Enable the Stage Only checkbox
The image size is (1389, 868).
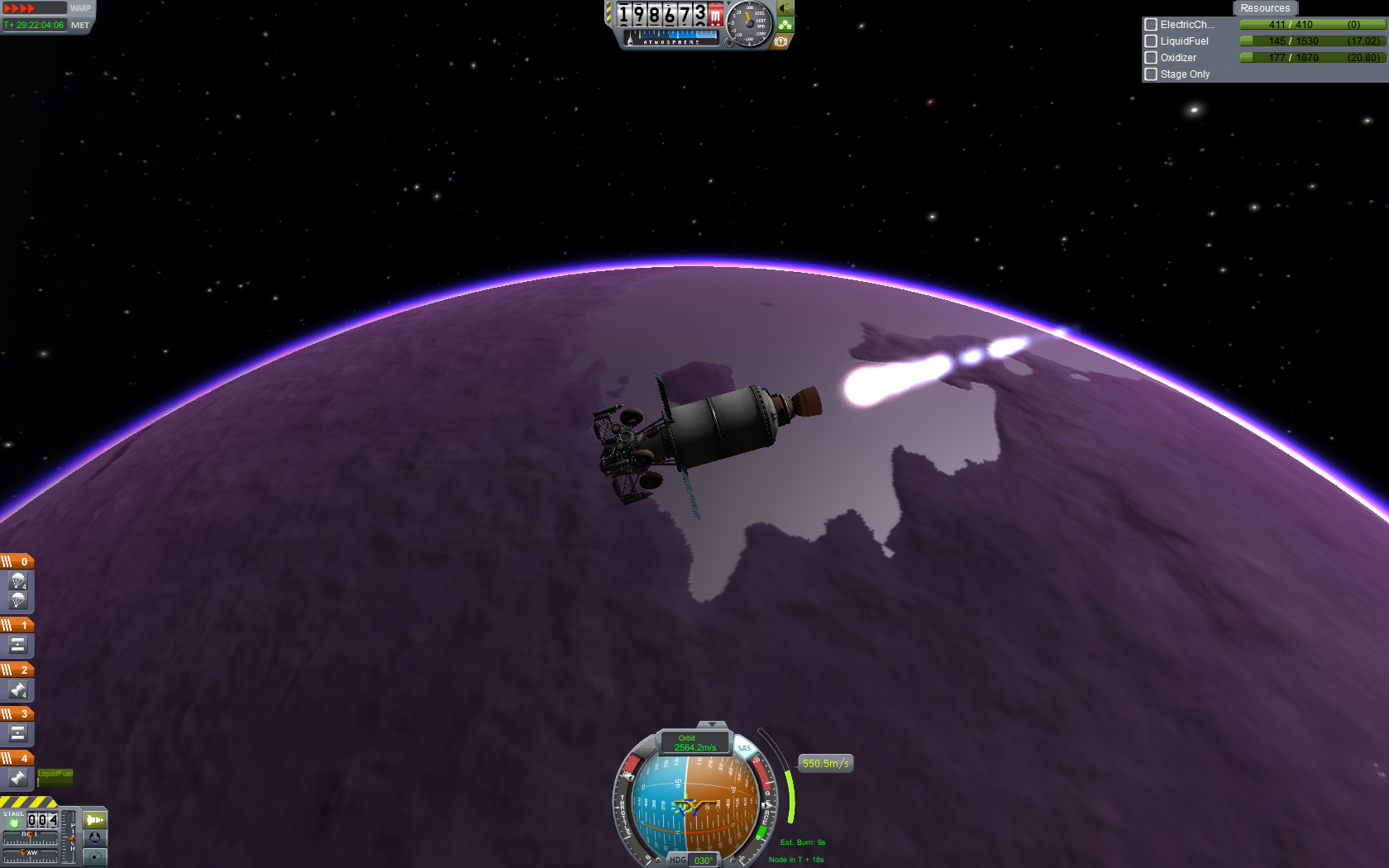click(1150, 74)
